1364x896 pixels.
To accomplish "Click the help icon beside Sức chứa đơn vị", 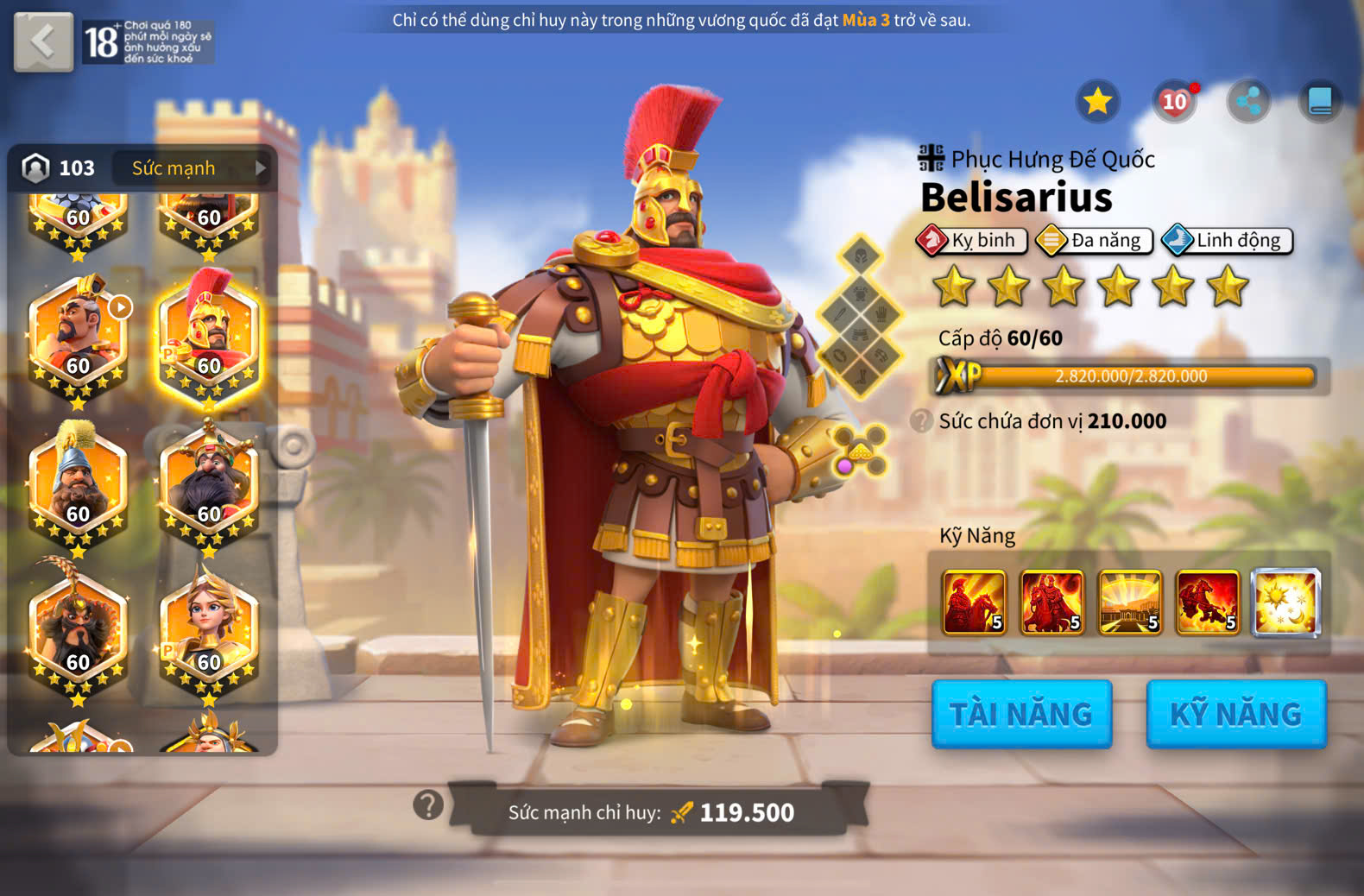I will tap(921, 421).
